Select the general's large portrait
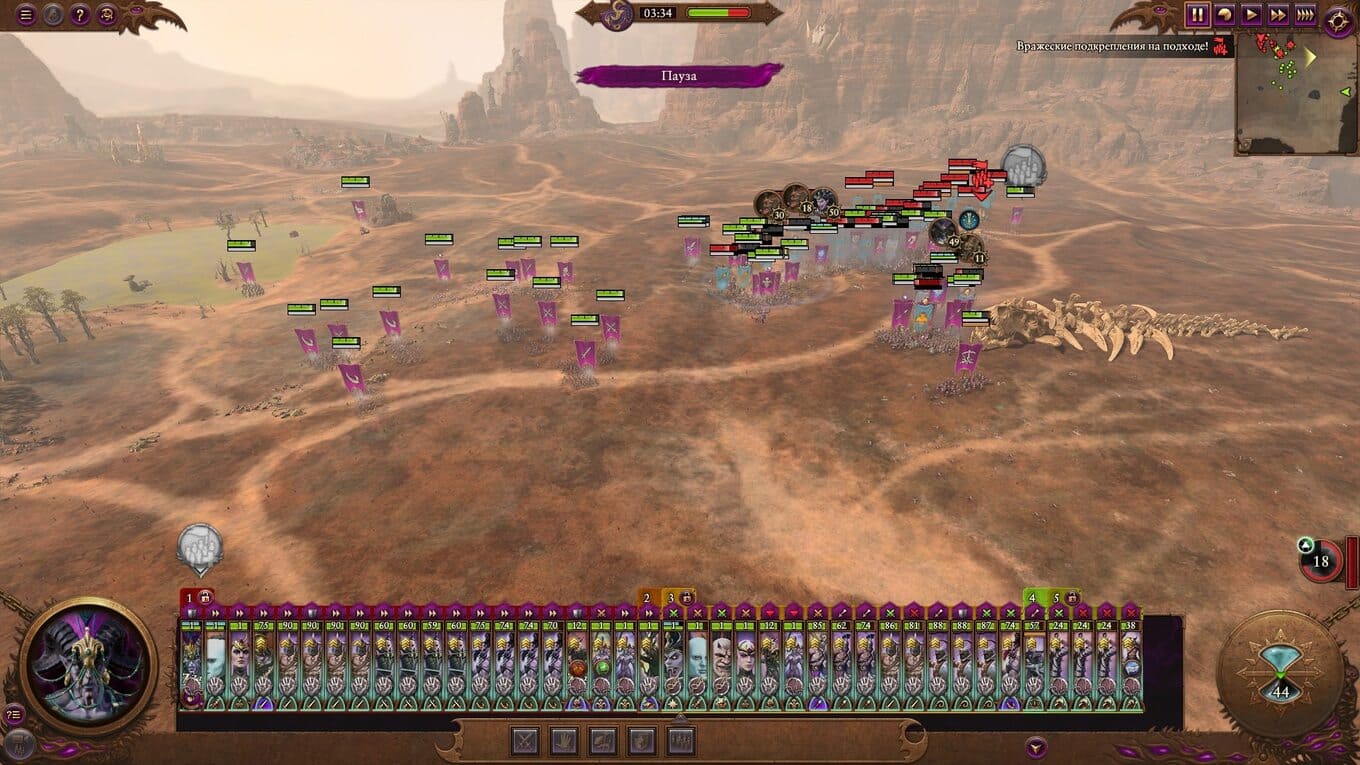The height and width of the screenshot is (765, 1360). [88, 665]
